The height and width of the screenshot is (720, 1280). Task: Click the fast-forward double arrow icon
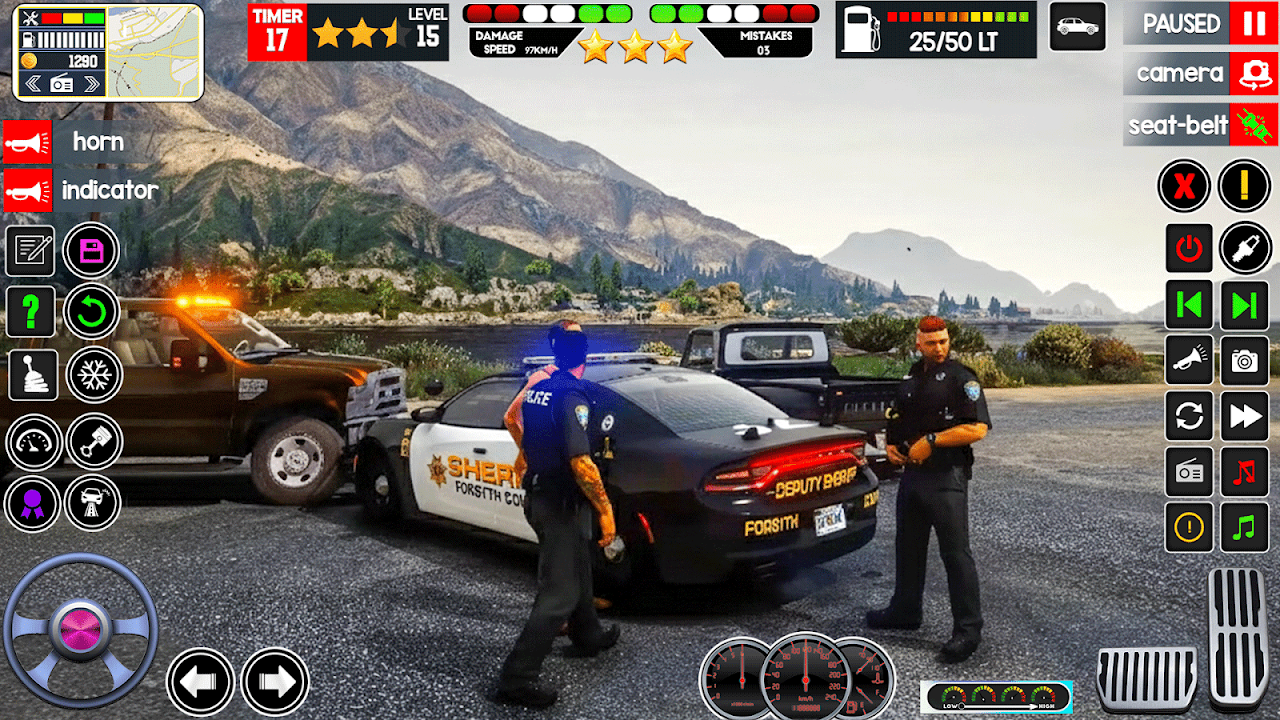(1245, 416)
